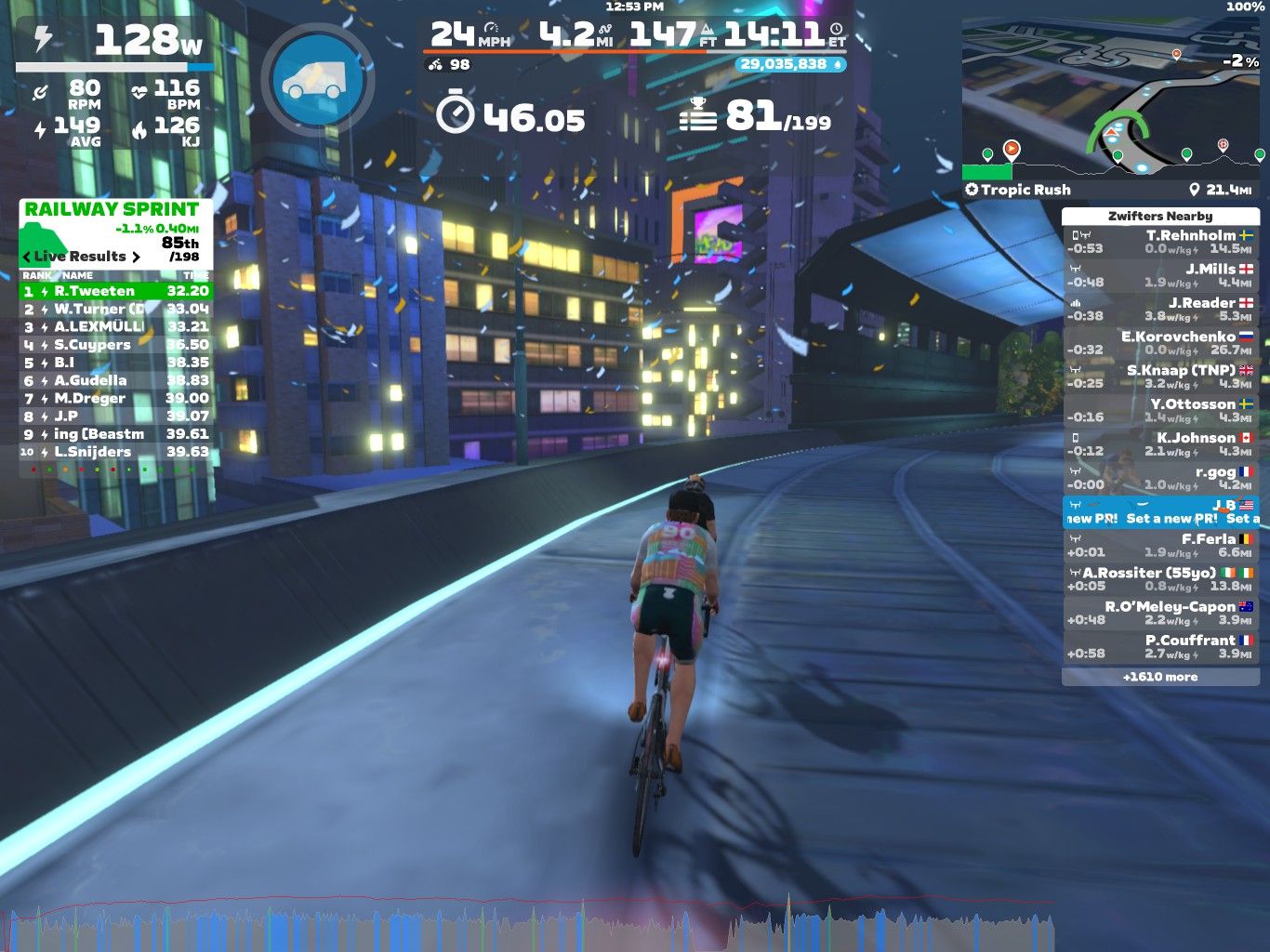This screenshot has width=1270, height=952.
Task: Select R.Tweeten in Railway Sprint results
Action: [116, 291]
